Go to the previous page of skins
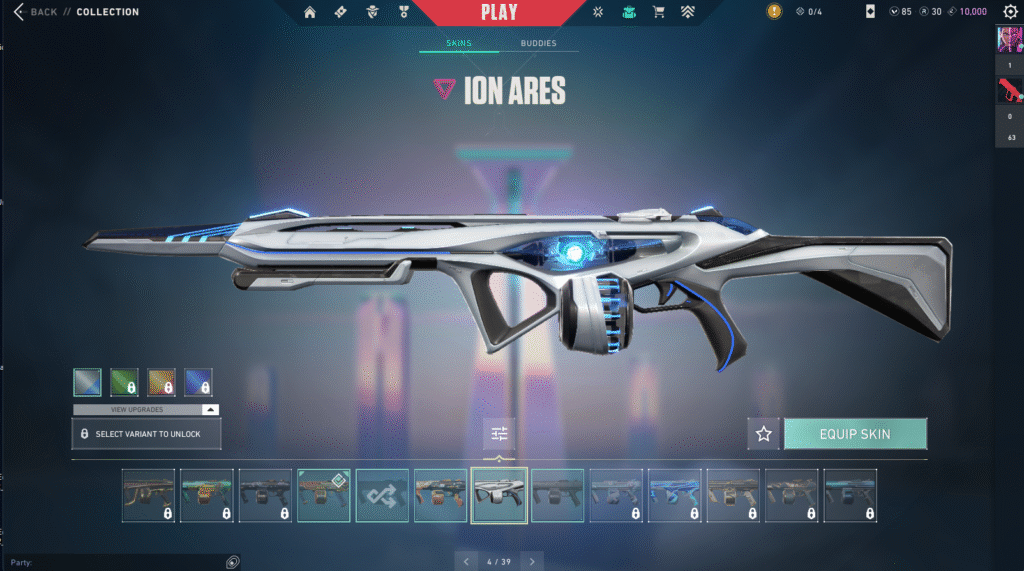 click(x=465, y=561)
